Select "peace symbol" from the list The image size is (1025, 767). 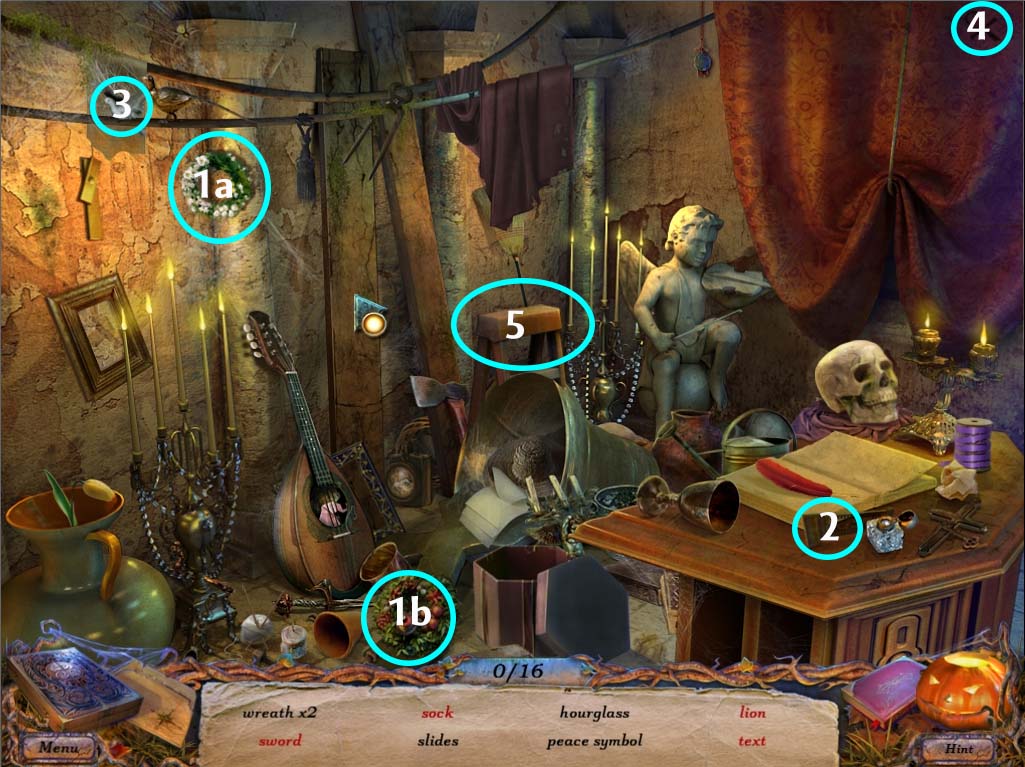click(x=594, y=741)
